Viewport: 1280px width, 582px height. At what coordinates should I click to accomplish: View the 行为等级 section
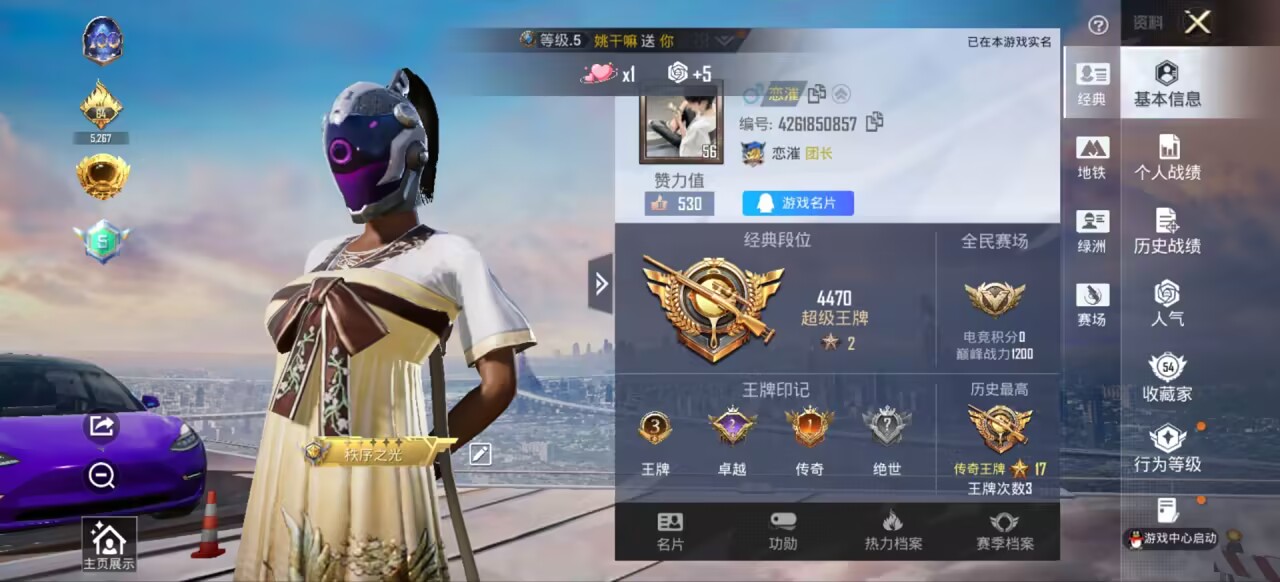1167,450
